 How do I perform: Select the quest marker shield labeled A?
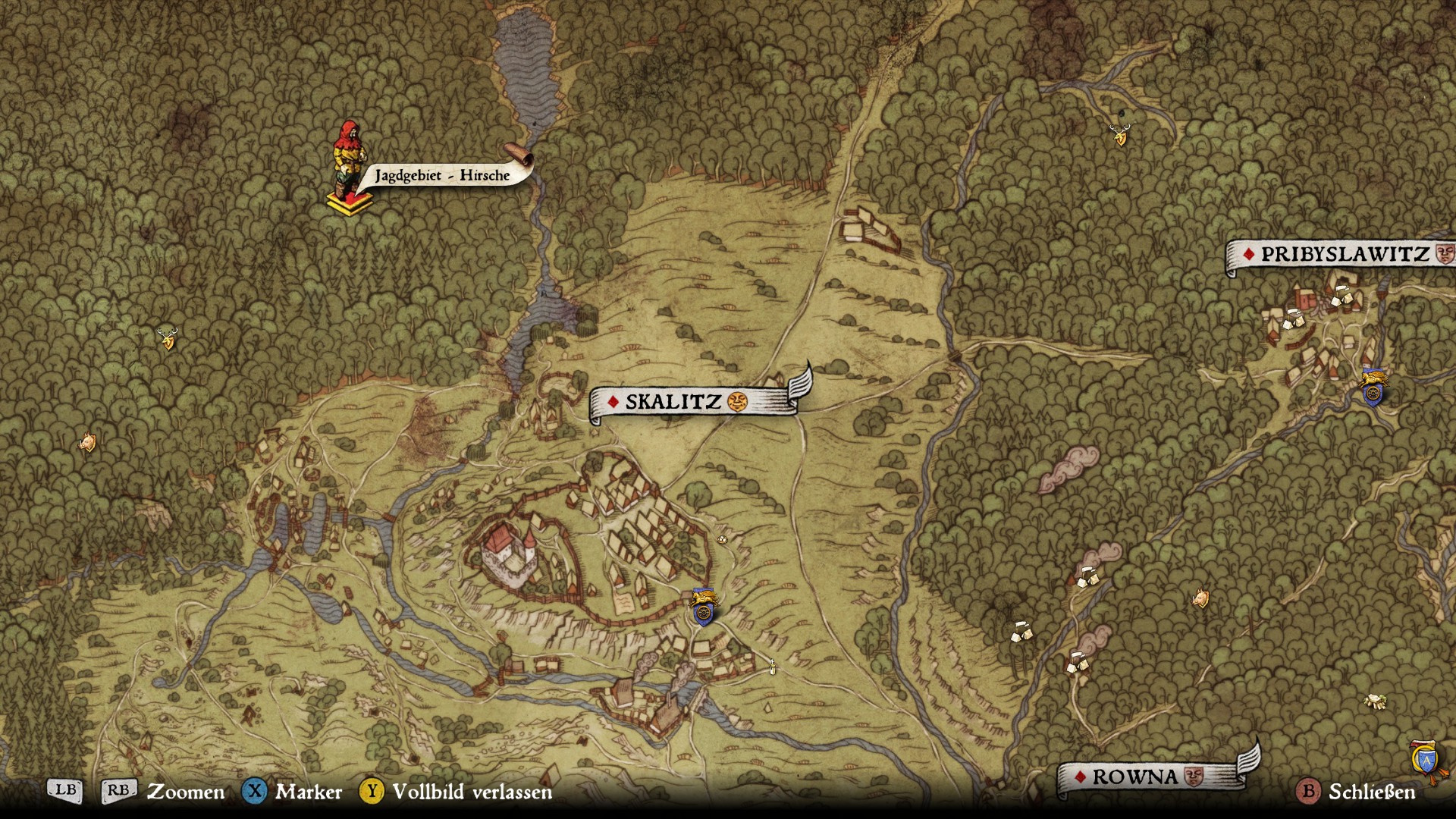1426,760
